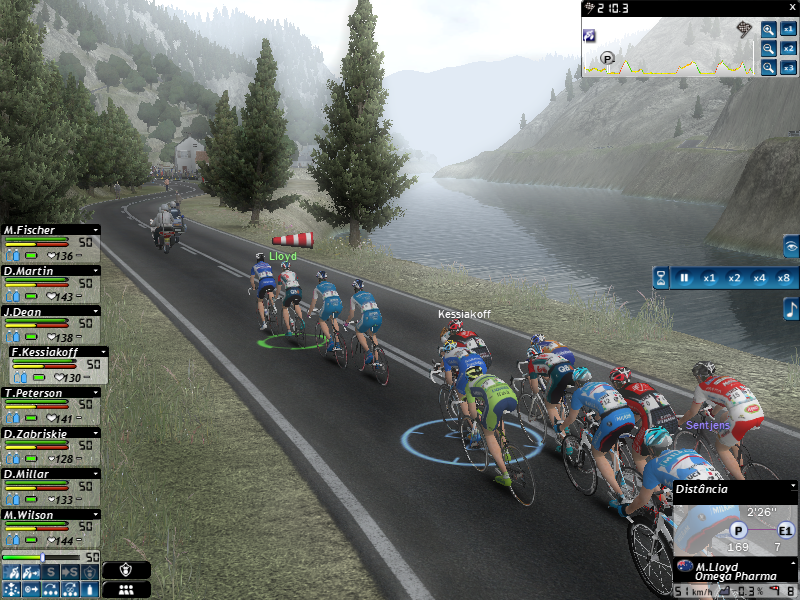Pause the race simulation
Image resolution: width=800 pixels, height=600 pixels.
tap(685, 278)
